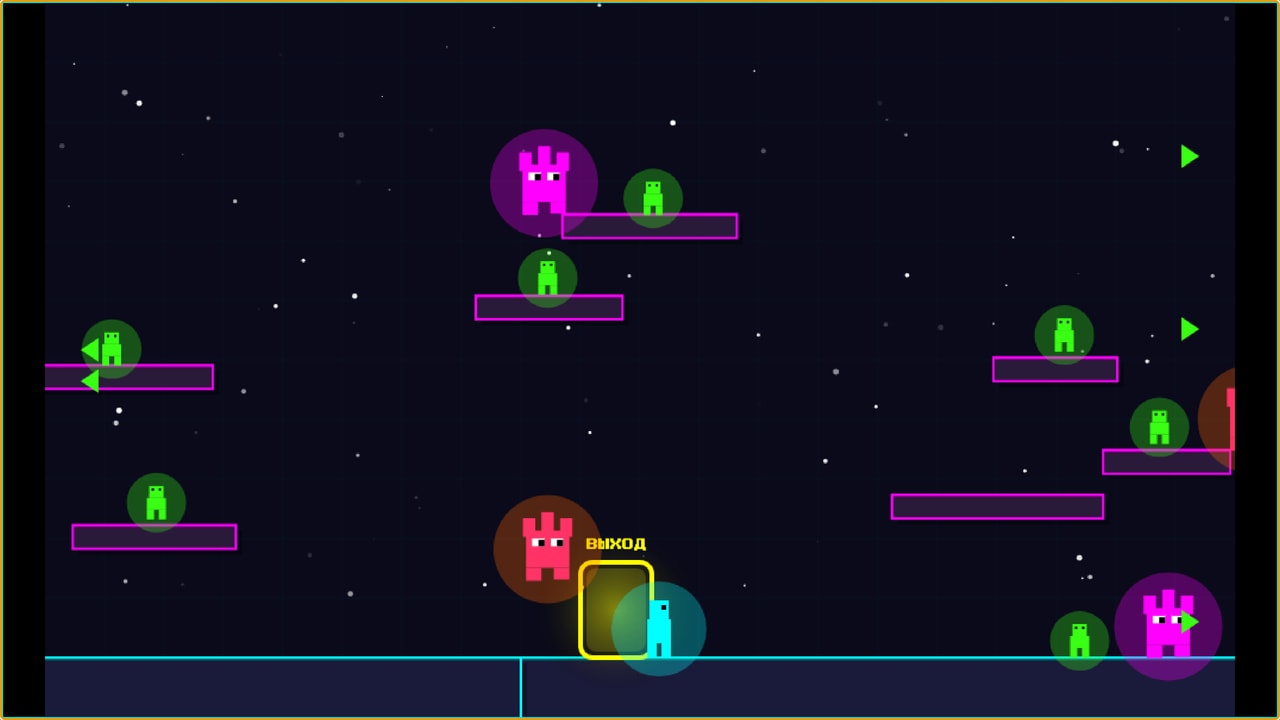Click the ВЫХОД label above the door
Screen dimensions: 1280x720
(615, 544)
